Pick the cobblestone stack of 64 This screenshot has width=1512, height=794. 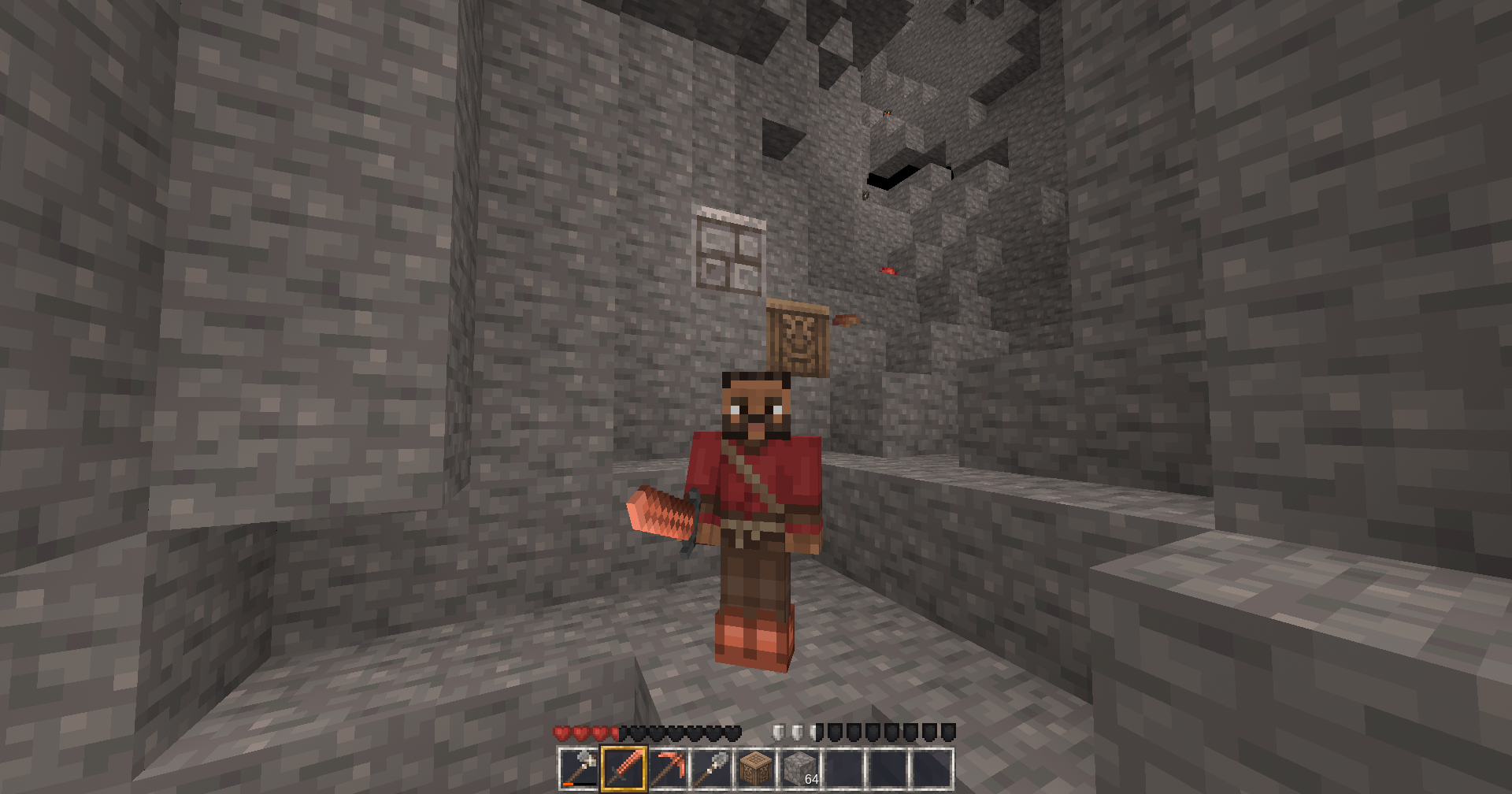tap(800, 768)
